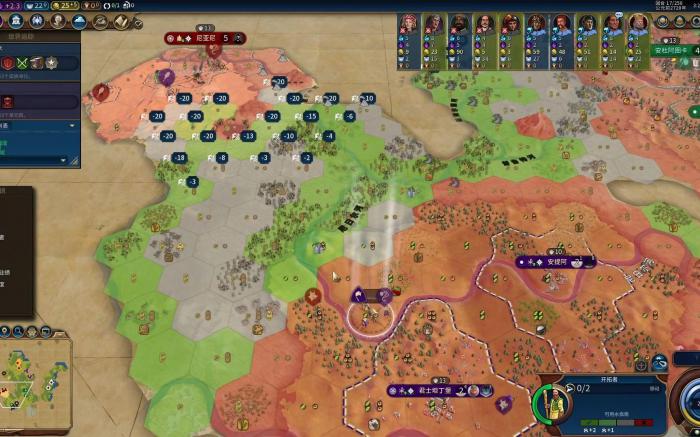Viewport: 700px width, 437px height.
Task: Select the 君士坦丁堡 city banner
Action: coord(440,391)
